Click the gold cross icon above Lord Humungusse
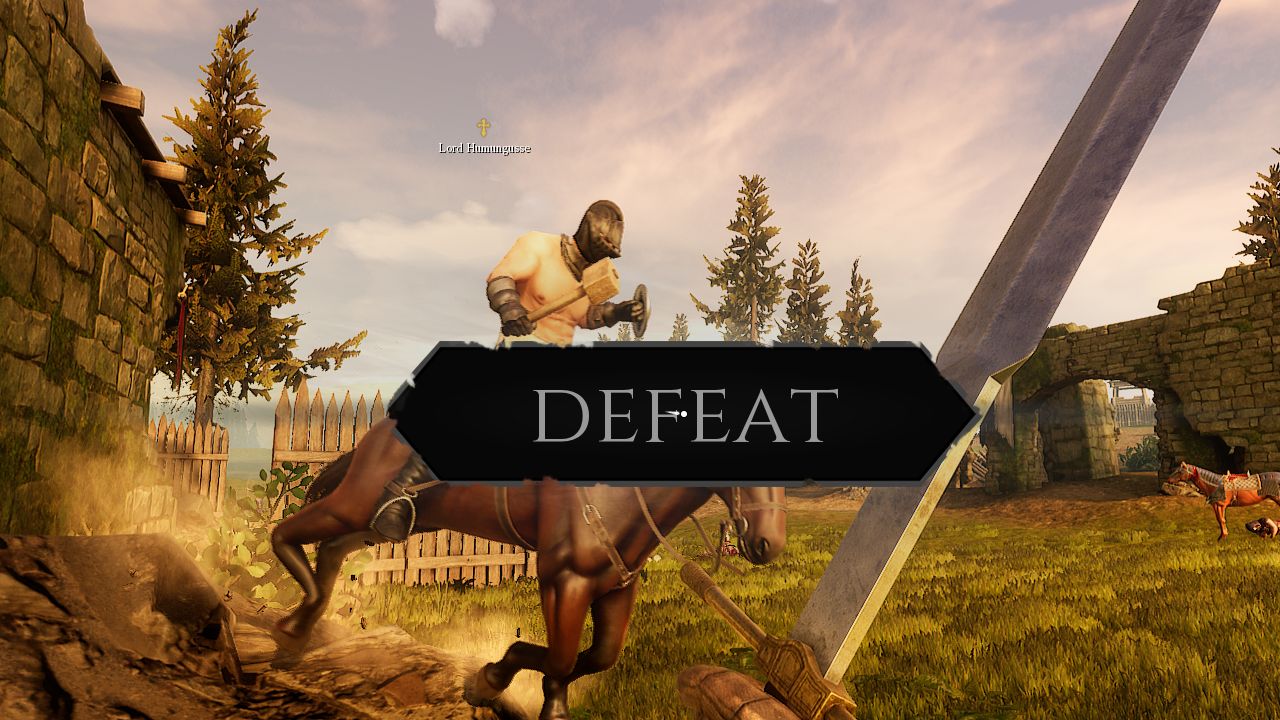 click(x=483, y=126)
